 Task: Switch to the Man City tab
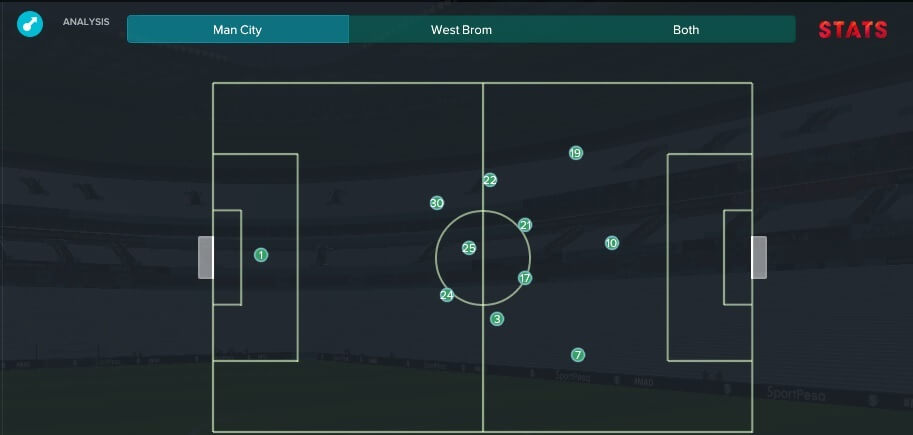pyautogui.click(x=238, y=30)
